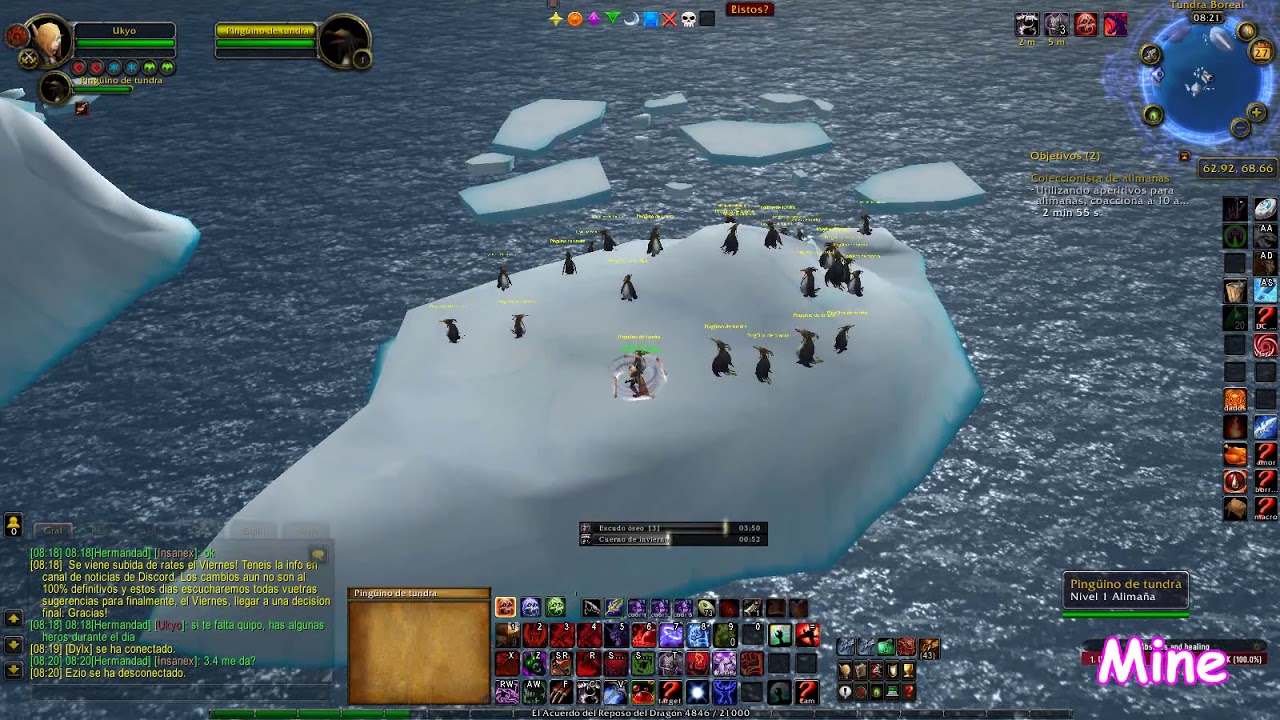Click the ¿Listos? ready check button

[749, 10]
